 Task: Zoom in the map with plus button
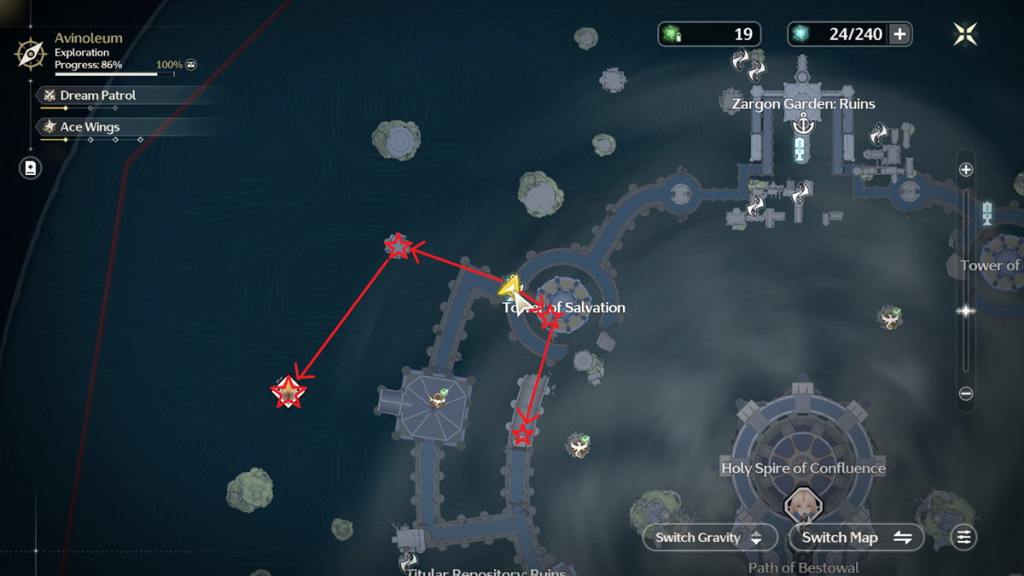[x=966, y=170]
